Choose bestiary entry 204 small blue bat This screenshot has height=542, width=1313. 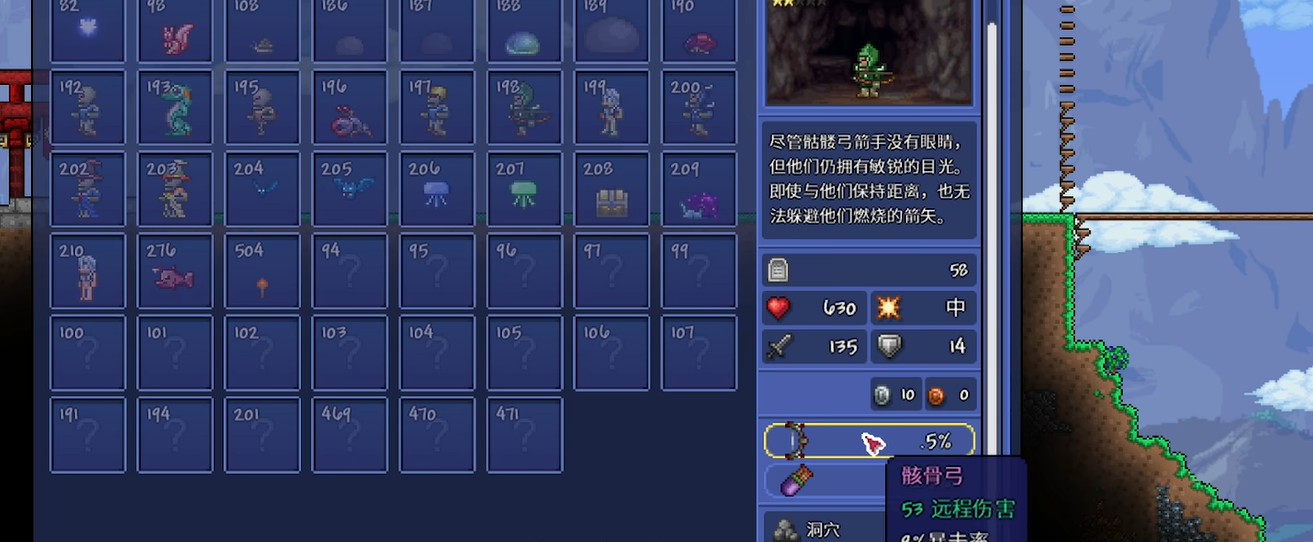coord(262,189)
